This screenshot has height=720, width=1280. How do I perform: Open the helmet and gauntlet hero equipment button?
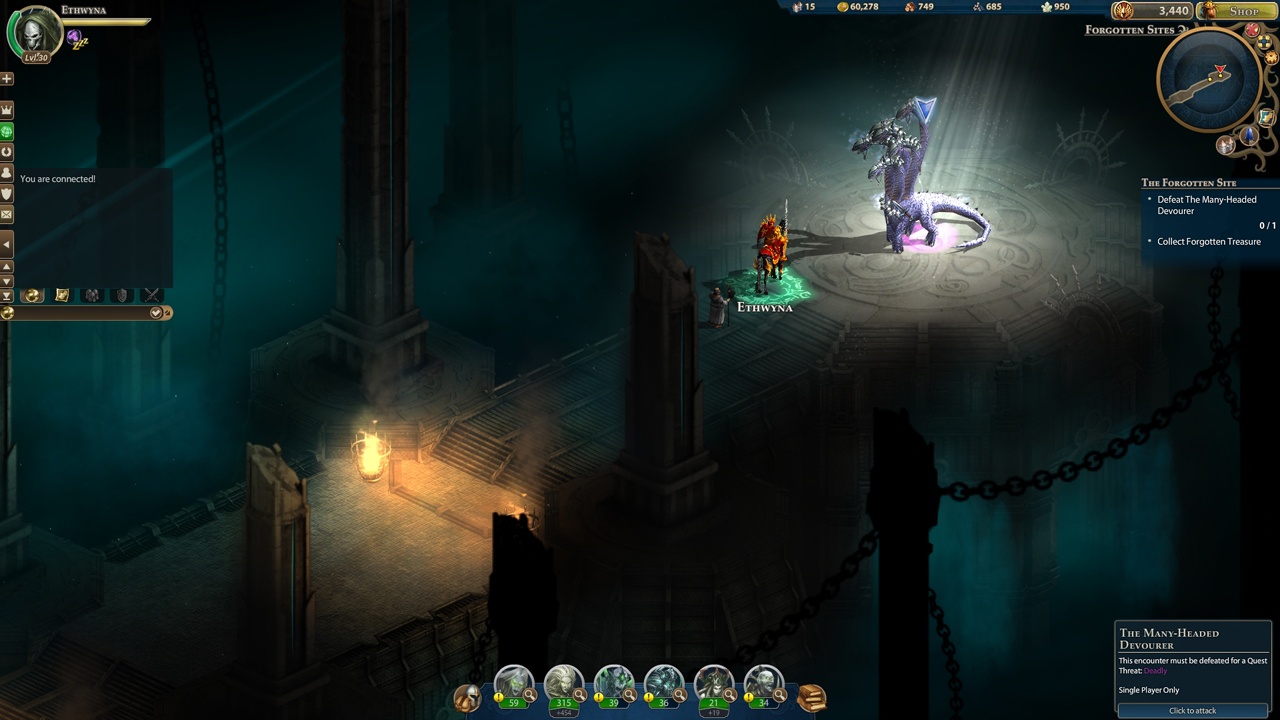pos(466,697)
